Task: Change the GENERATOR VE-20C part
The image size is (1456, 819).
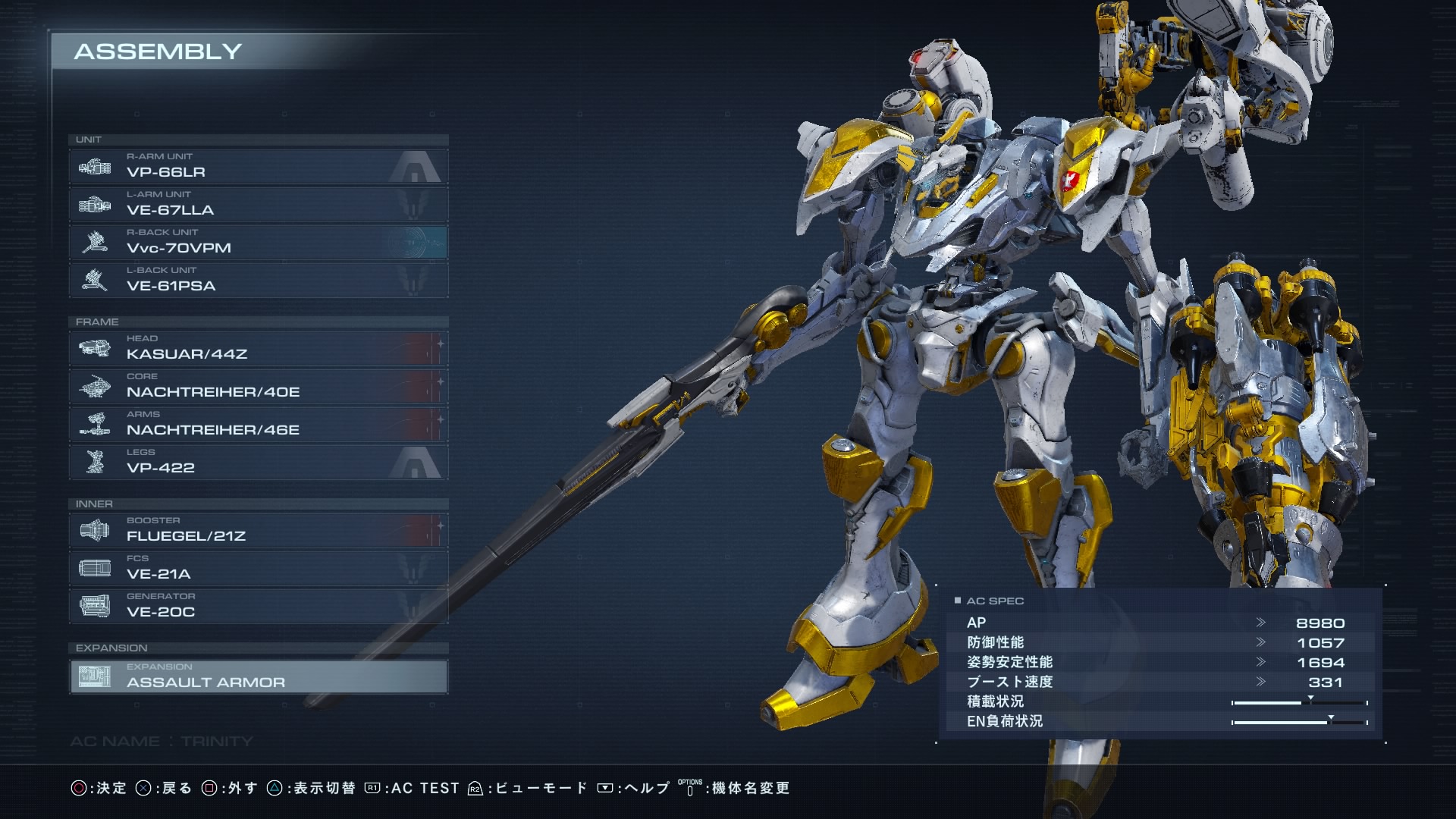Action: click(x=258, y=606)
